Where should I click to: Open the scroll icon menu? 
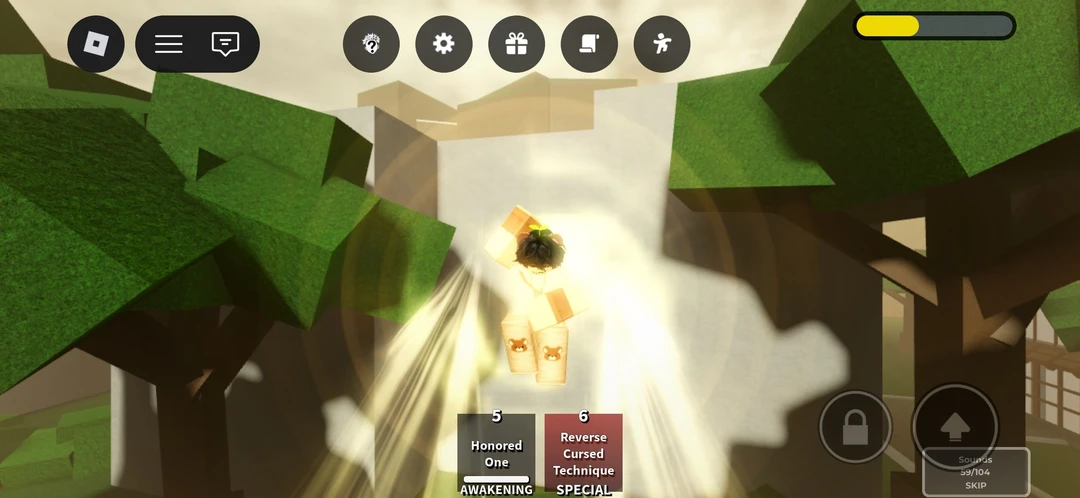[589, 44]
